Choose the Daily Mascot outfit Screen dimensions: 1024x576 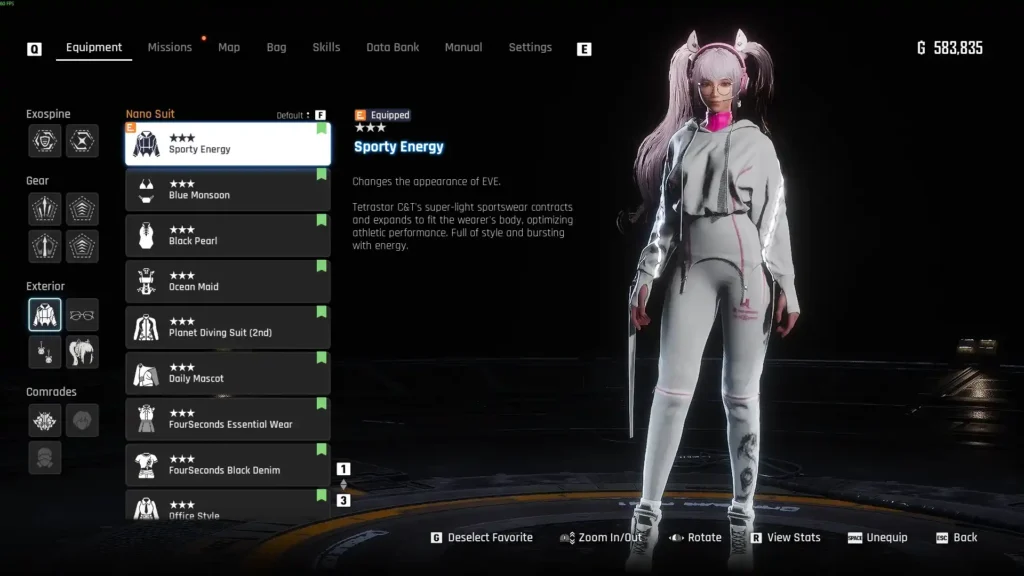228,374
